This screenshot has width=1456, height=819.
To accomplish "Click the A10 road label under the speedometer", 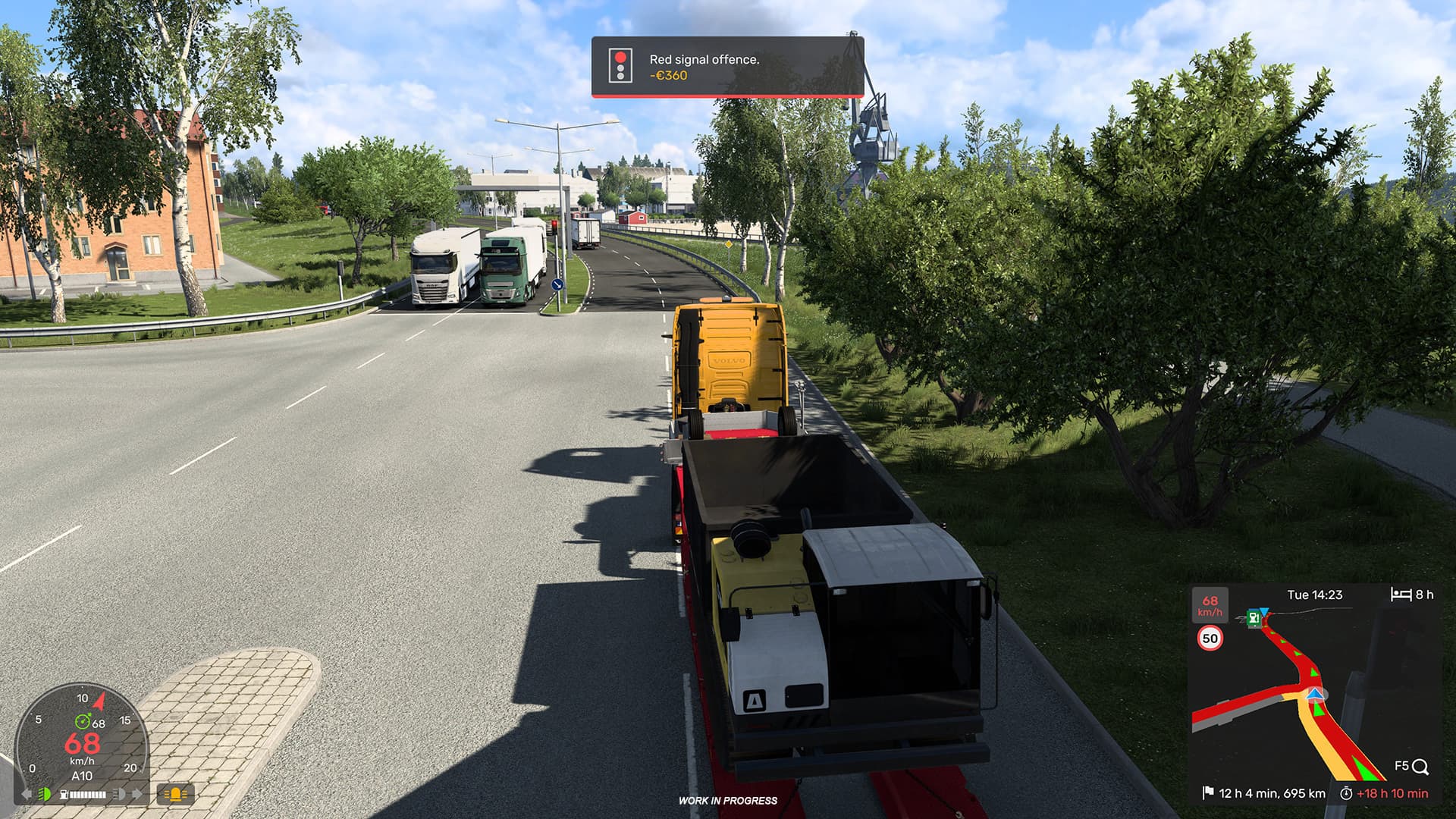I will (83, 775).
